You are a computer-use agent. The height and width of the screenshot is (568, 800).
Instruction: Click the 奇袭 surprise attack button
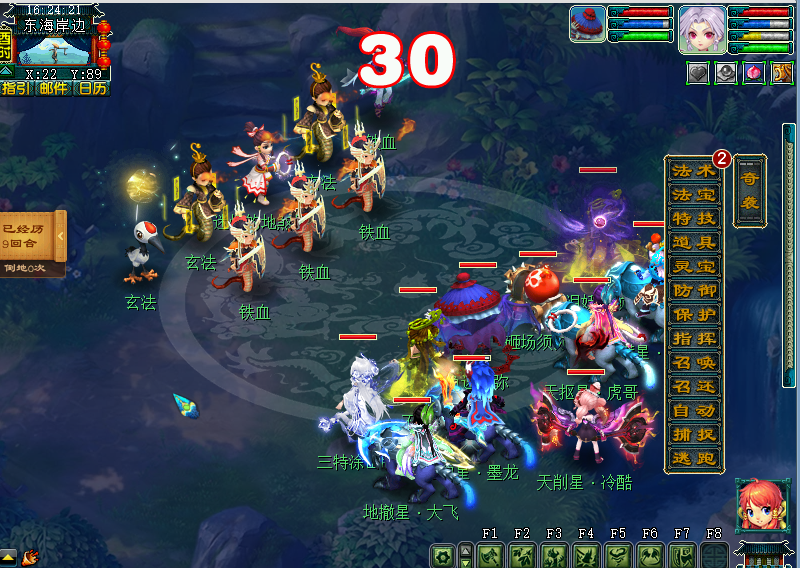[x=749, y=190]
